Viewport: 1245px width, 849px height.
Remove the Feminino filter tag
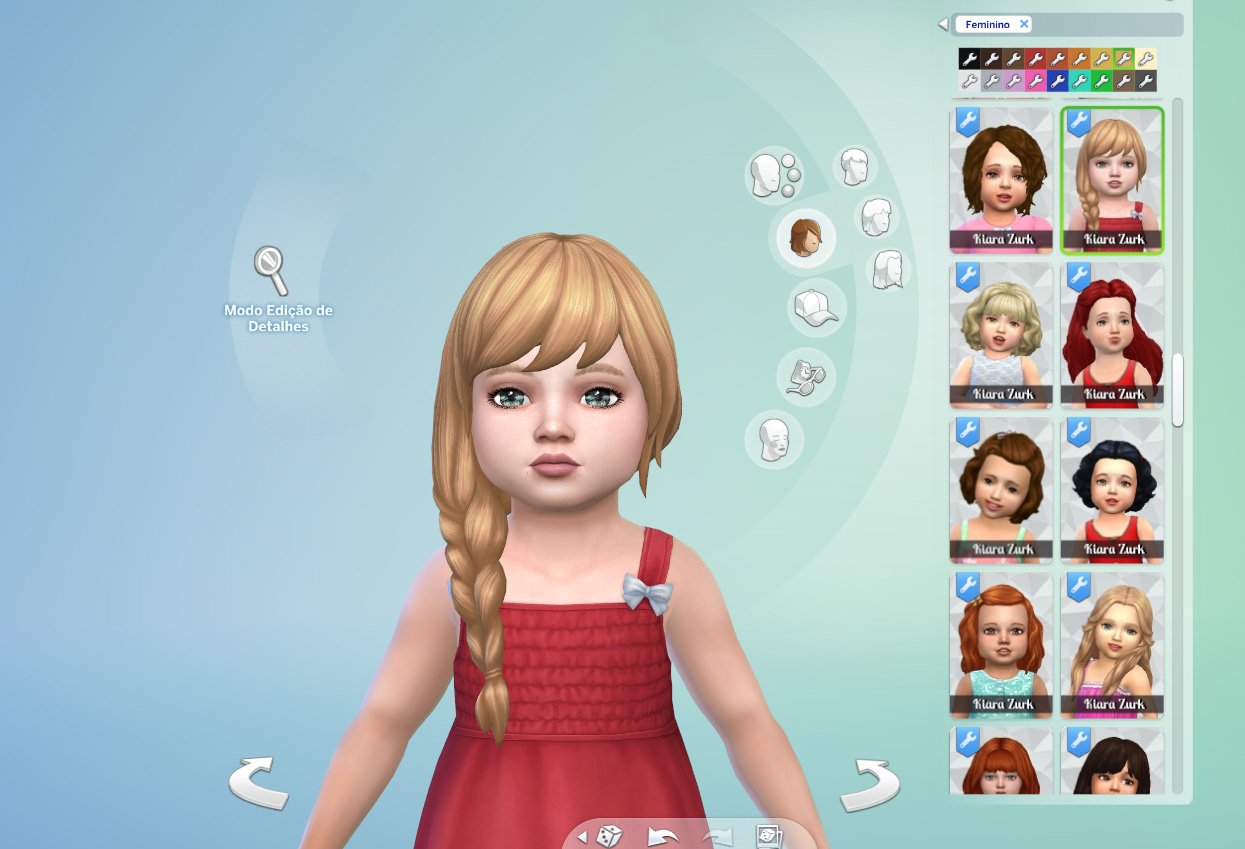click(1024, 24)
